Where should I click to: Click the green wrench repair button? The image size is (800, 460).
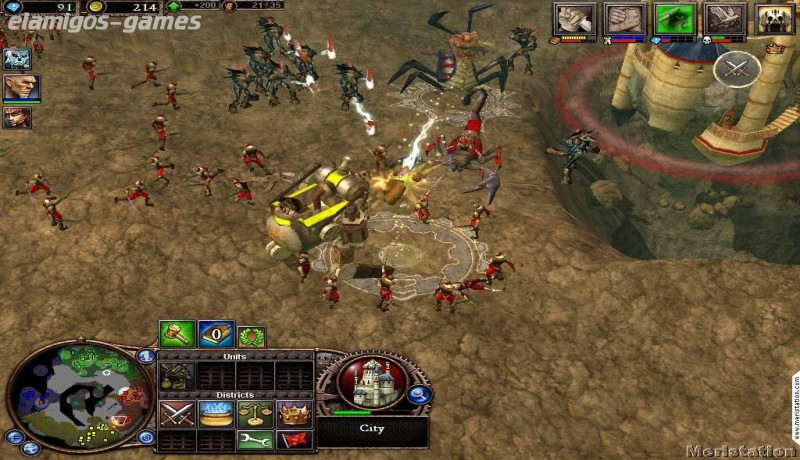point(254,440)
